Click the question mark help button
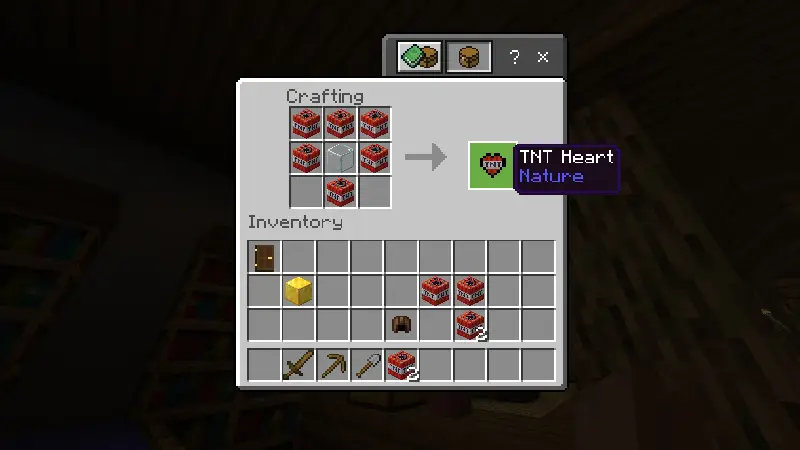Viewport: 800px width, 450px height. [516, 57]
